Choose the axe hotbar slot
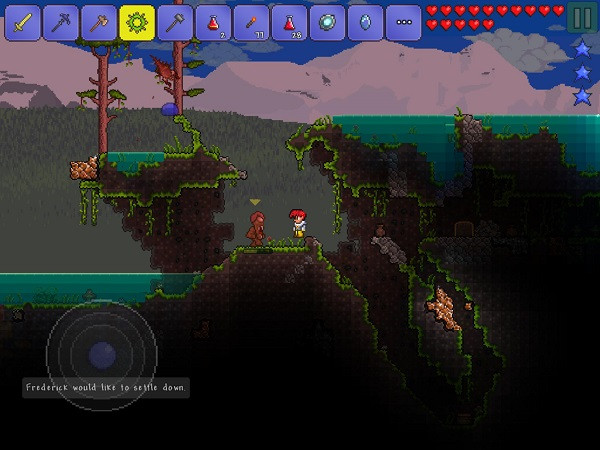 (x=99, y=22)
